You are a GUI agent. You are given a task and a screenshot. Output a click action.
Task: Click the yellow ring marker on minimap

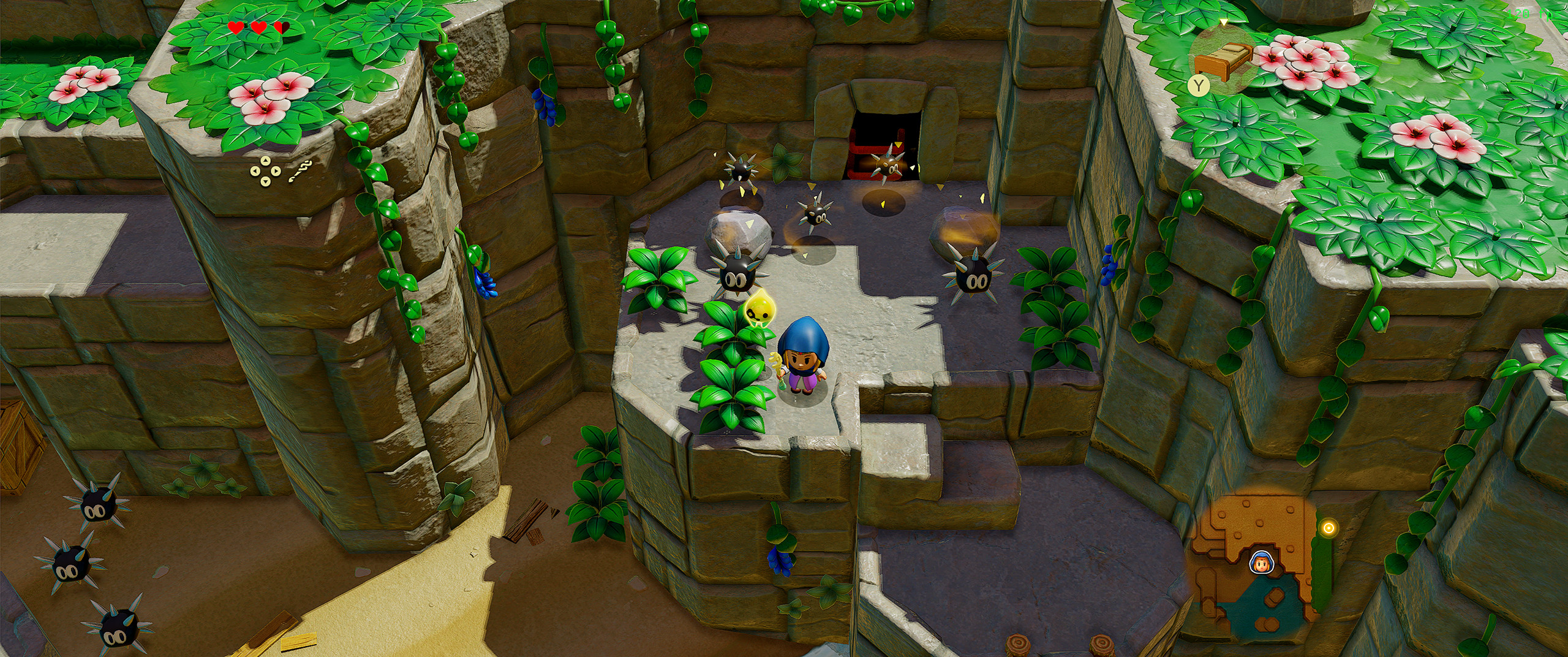point(1328,528)
